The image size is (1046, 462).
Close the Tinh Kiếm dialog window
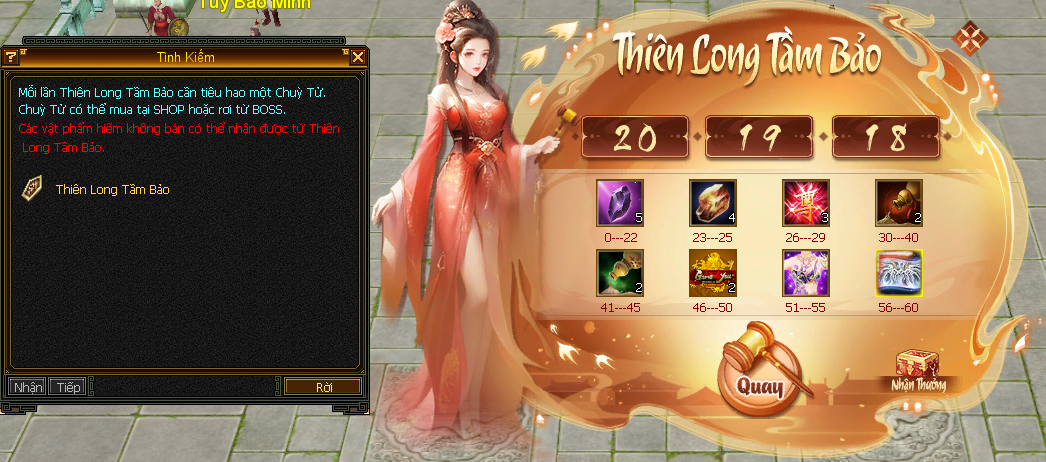pyautogui.click(x=358, y=57)
